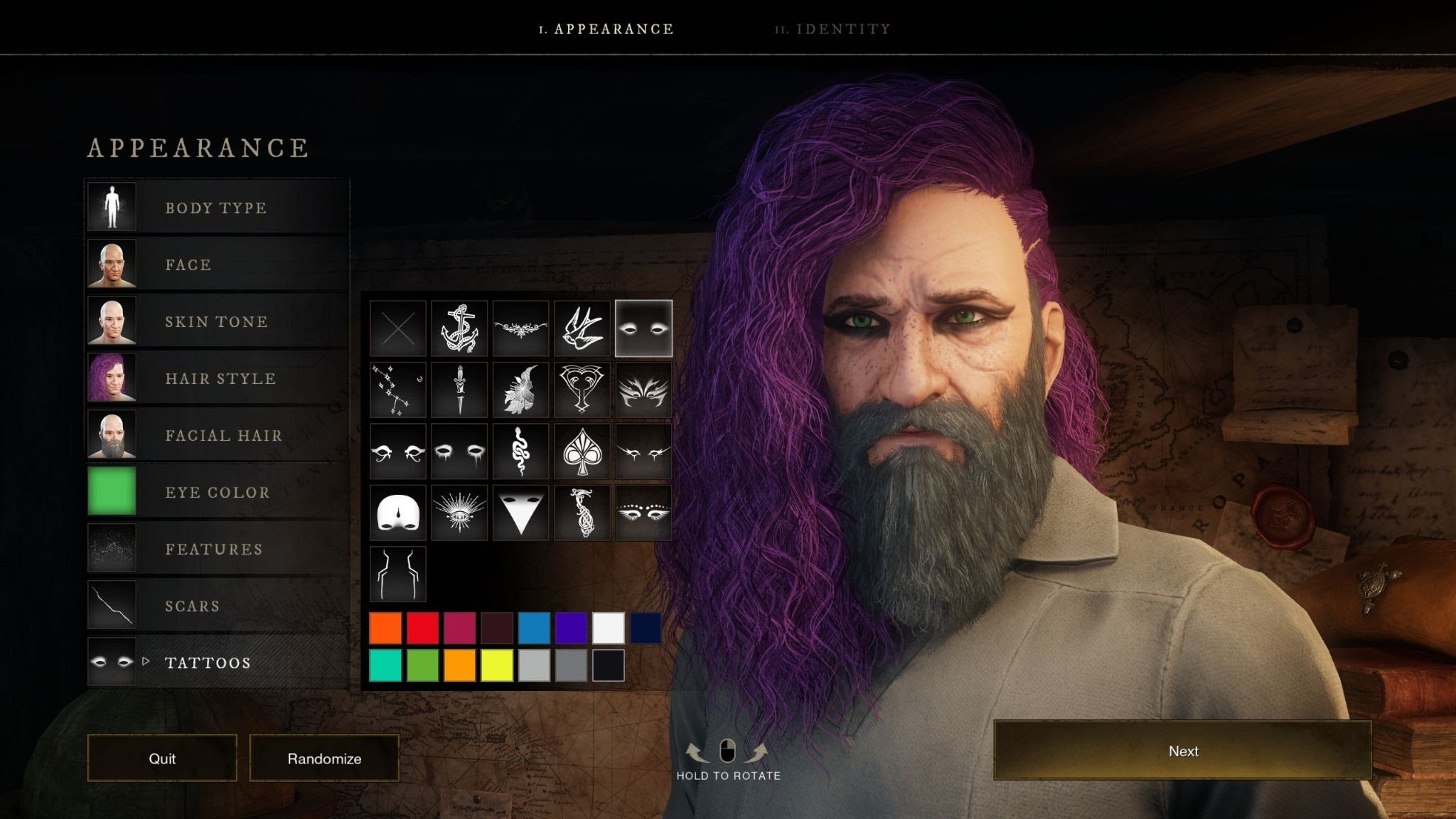Image resolution: width=1456 pixels, height=819 pixels.
Task: Randomize the character appearance
Action: point(324,759)
